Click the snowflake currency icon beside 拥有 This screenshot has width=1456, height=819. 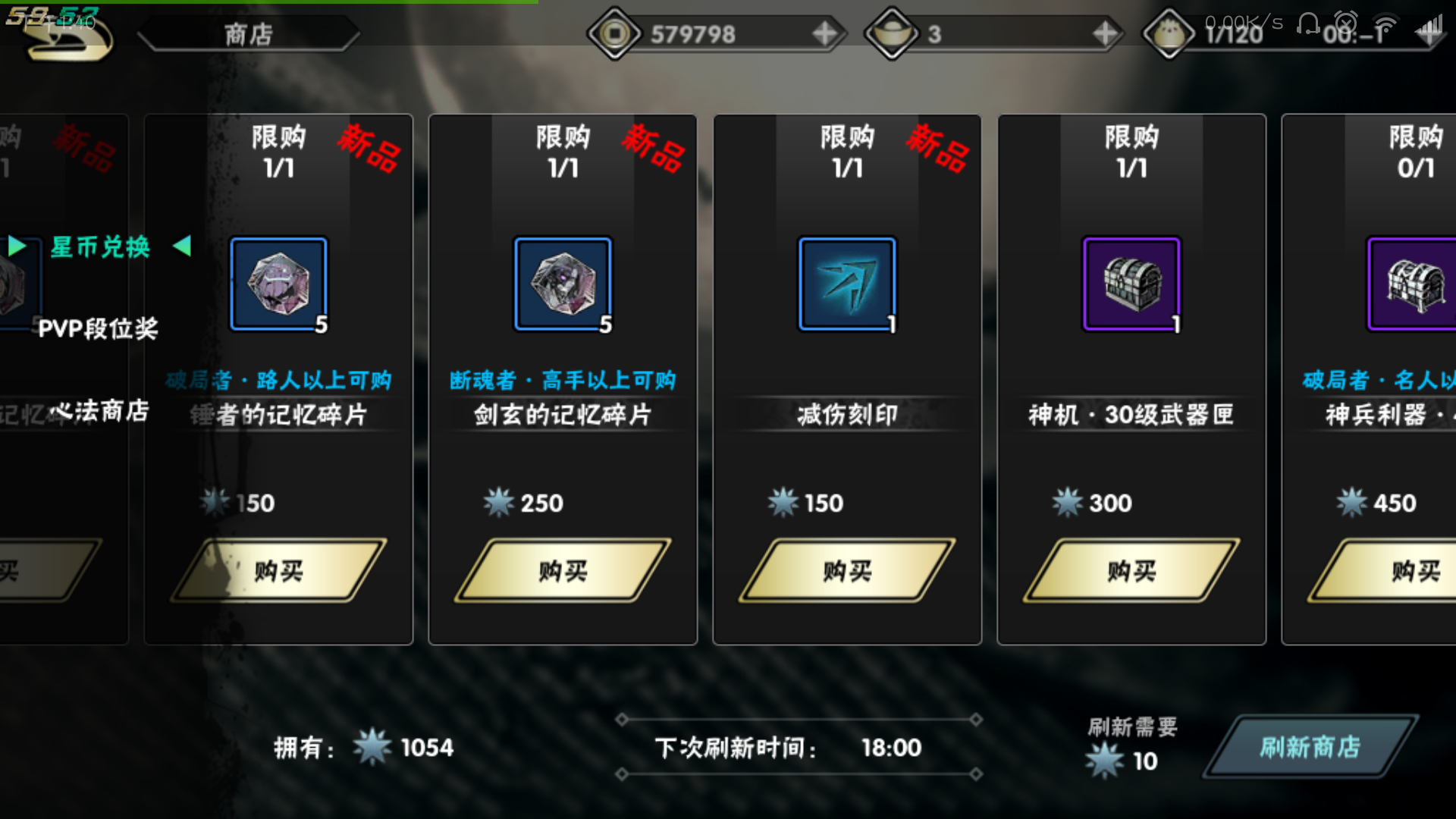pyautogui.click(x=371, y=748)
